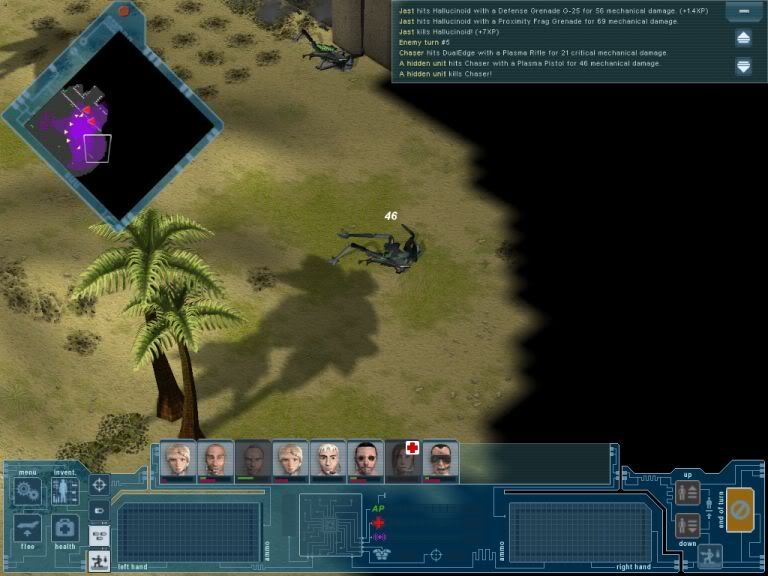Select the portrait marked with red cross
Viewport: 768px width, 576px height.
(x=403, y=460)
